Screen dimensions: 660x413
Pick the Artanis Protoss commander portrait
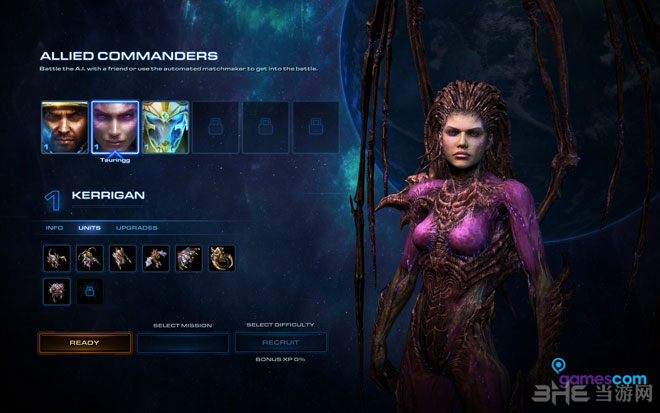click(x=165, y=127)
